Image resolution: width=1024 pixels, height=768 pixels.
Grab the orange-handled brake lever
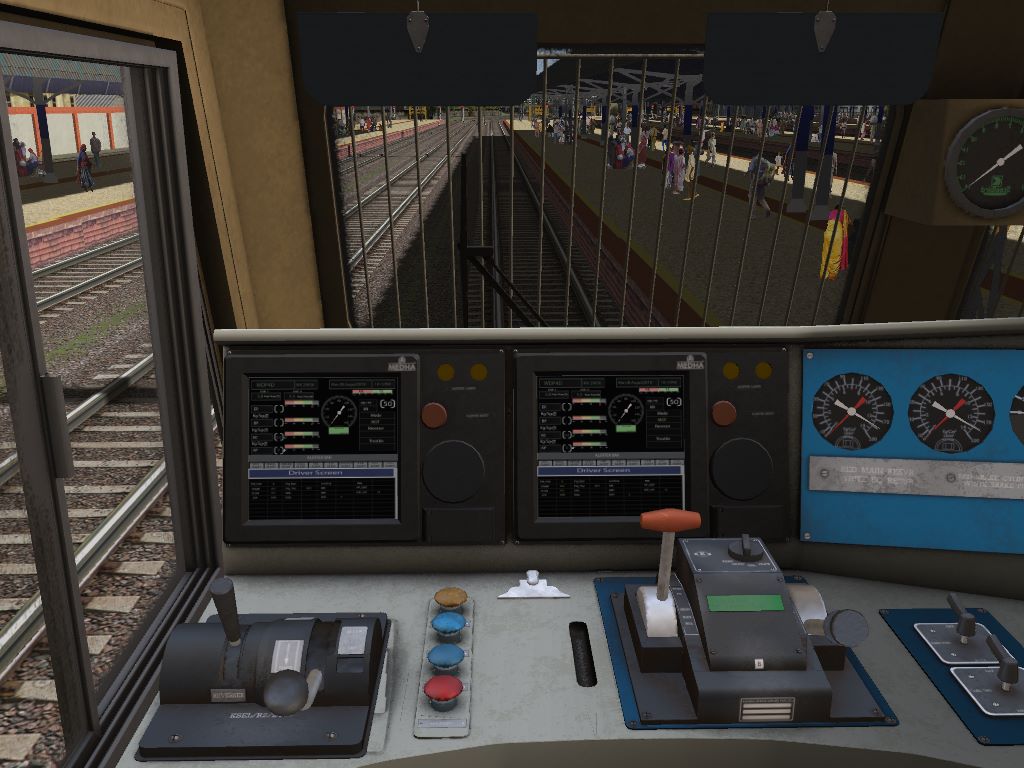click(x=670, y=521)
